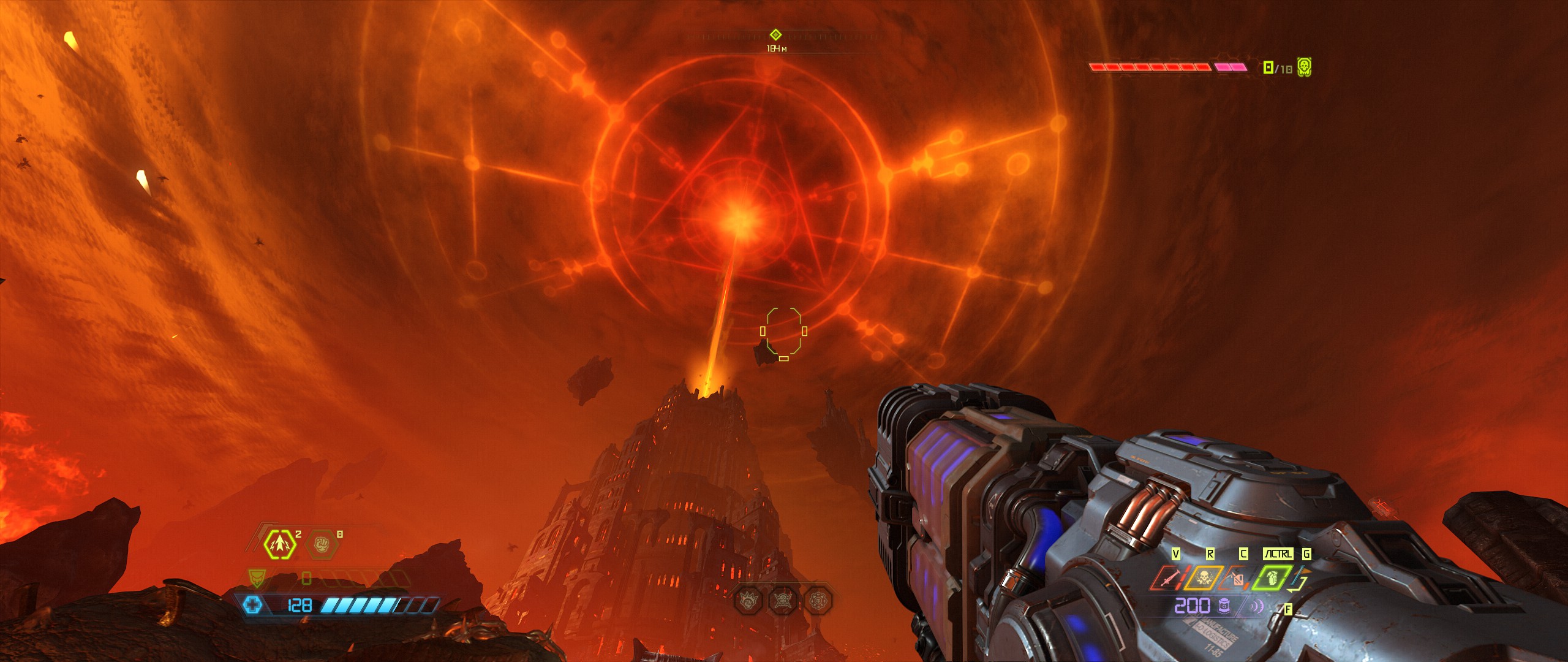Click the demon skull kill-counter icon

point(1305,67)
